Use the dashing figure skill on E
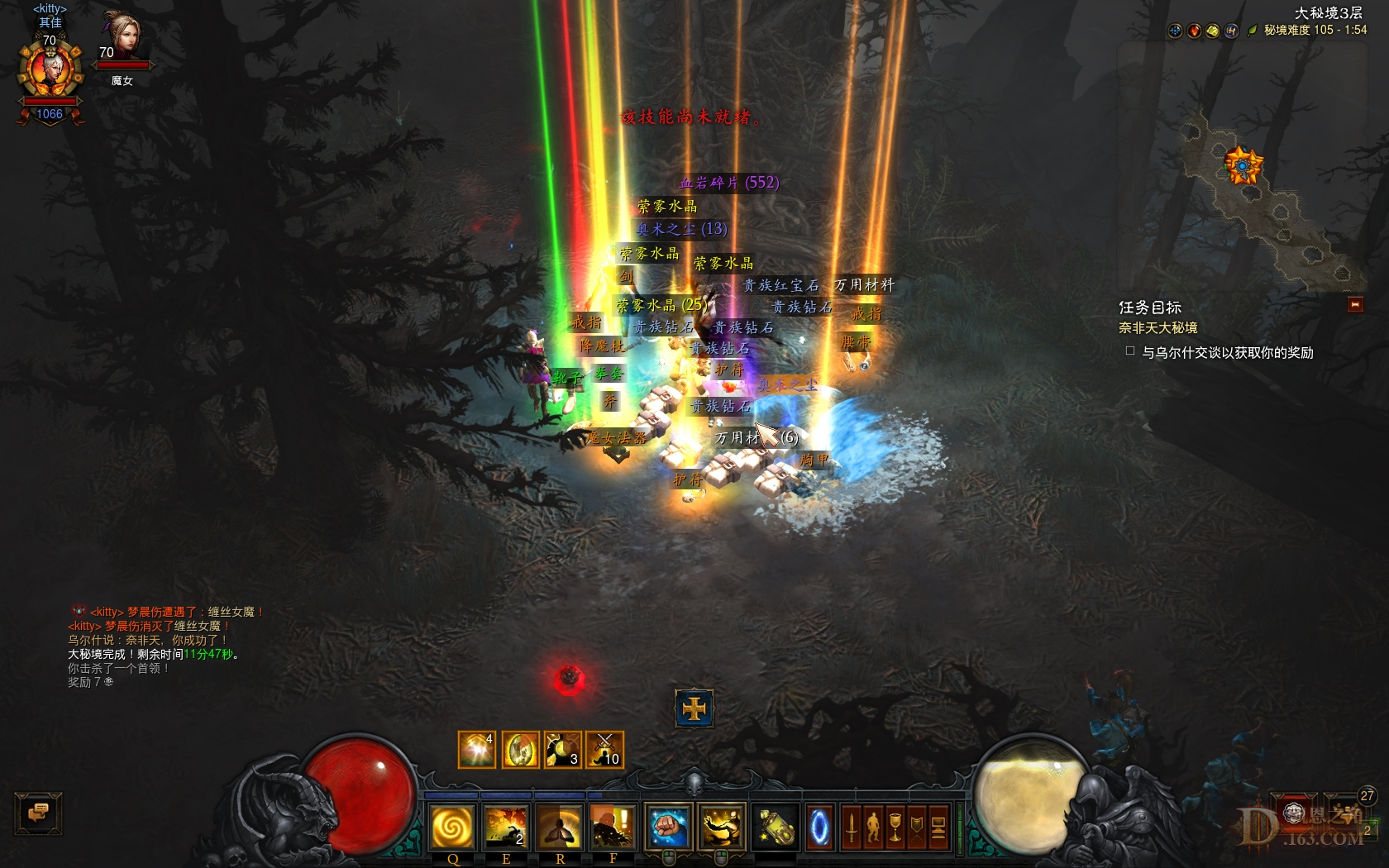Image resolution: width=1389 pixels, height=868 pixels. point(506,827)
